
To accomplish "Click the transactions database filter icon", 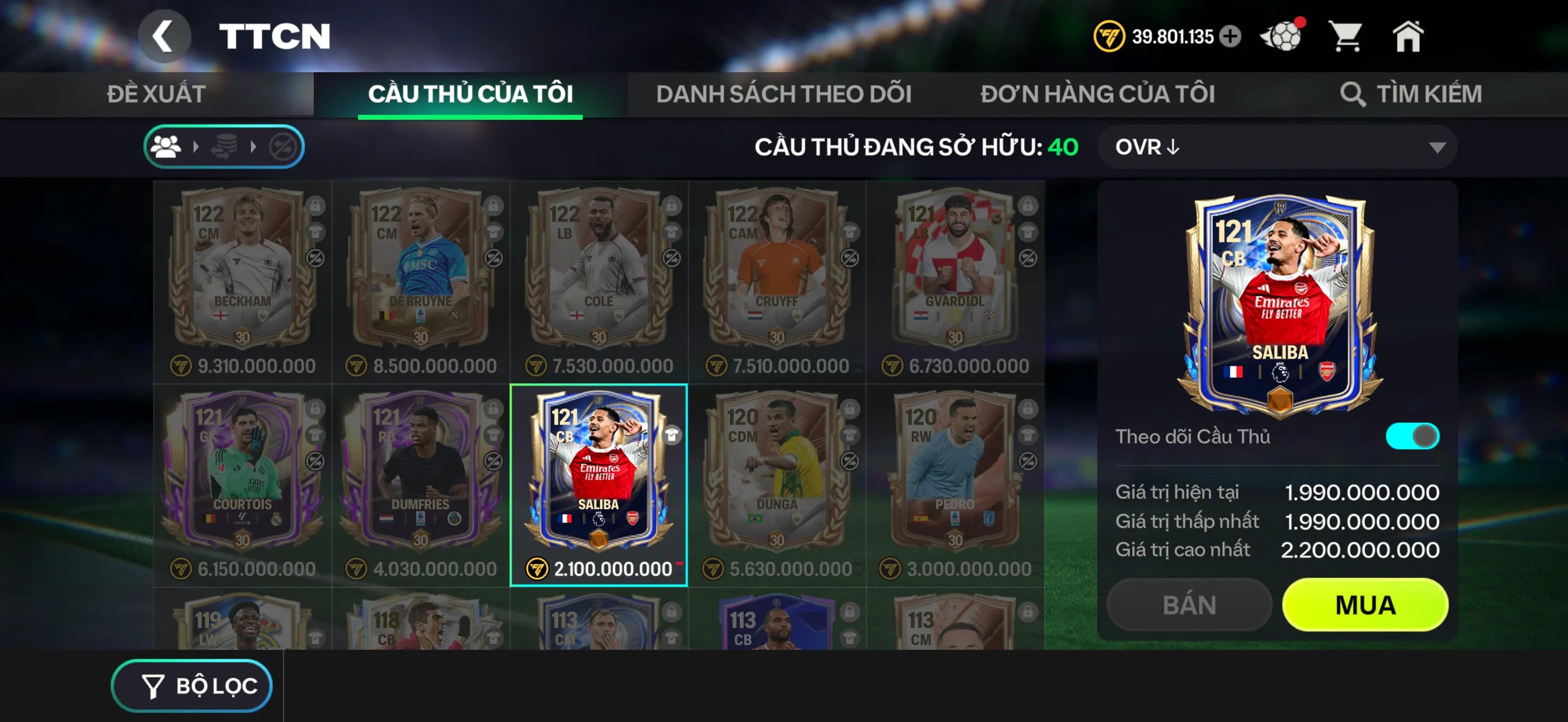I will [x=224, y=146].
